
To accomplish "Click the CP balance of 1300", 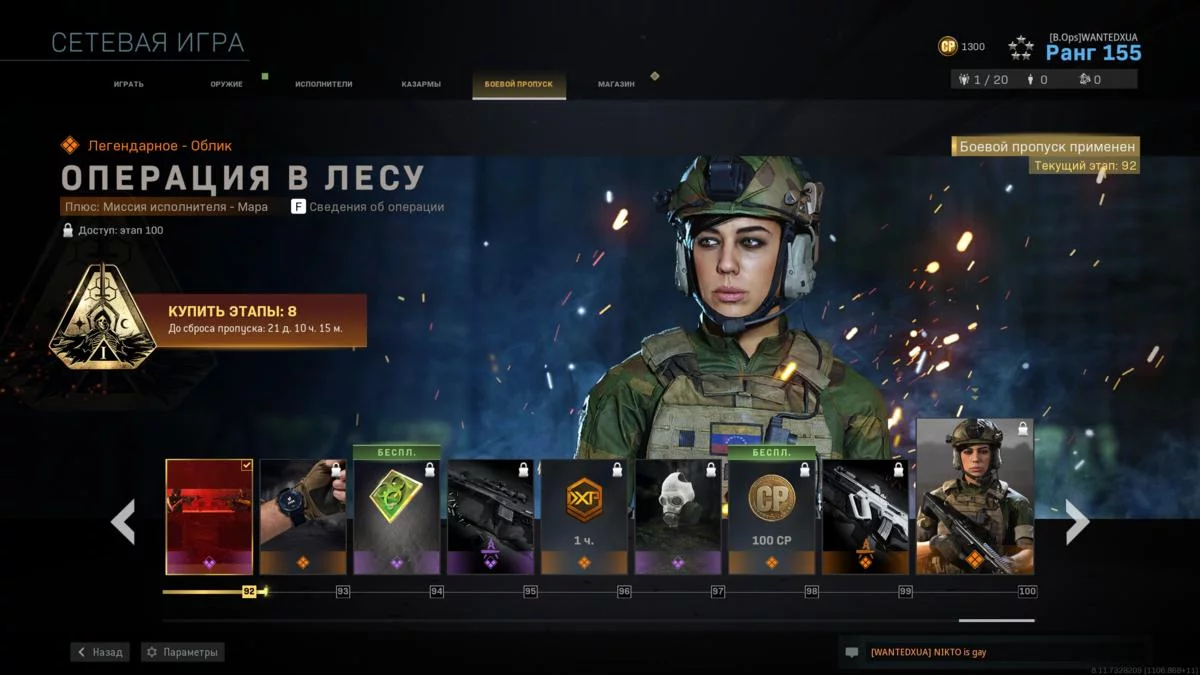I will pos(961,47).
